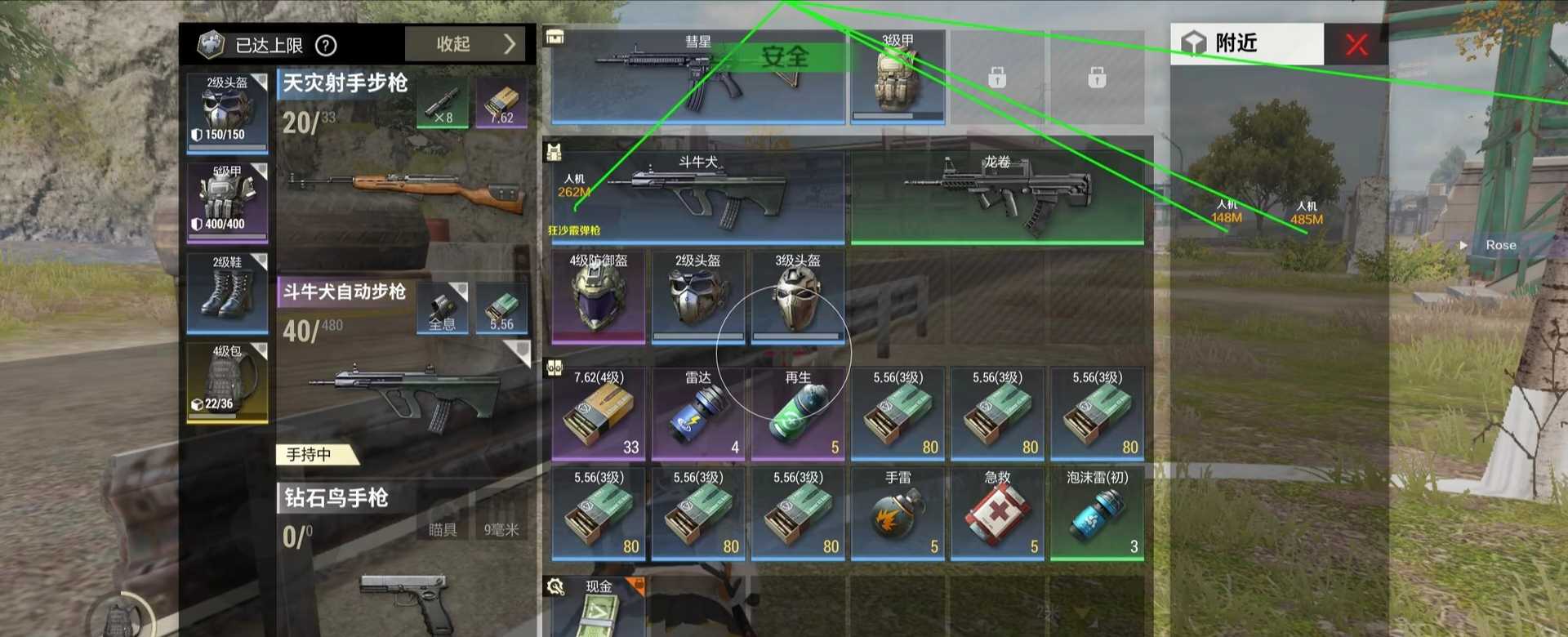Choose the 龙卷 weapon in the backpack

pyautogui.click(x=997, y=196)
